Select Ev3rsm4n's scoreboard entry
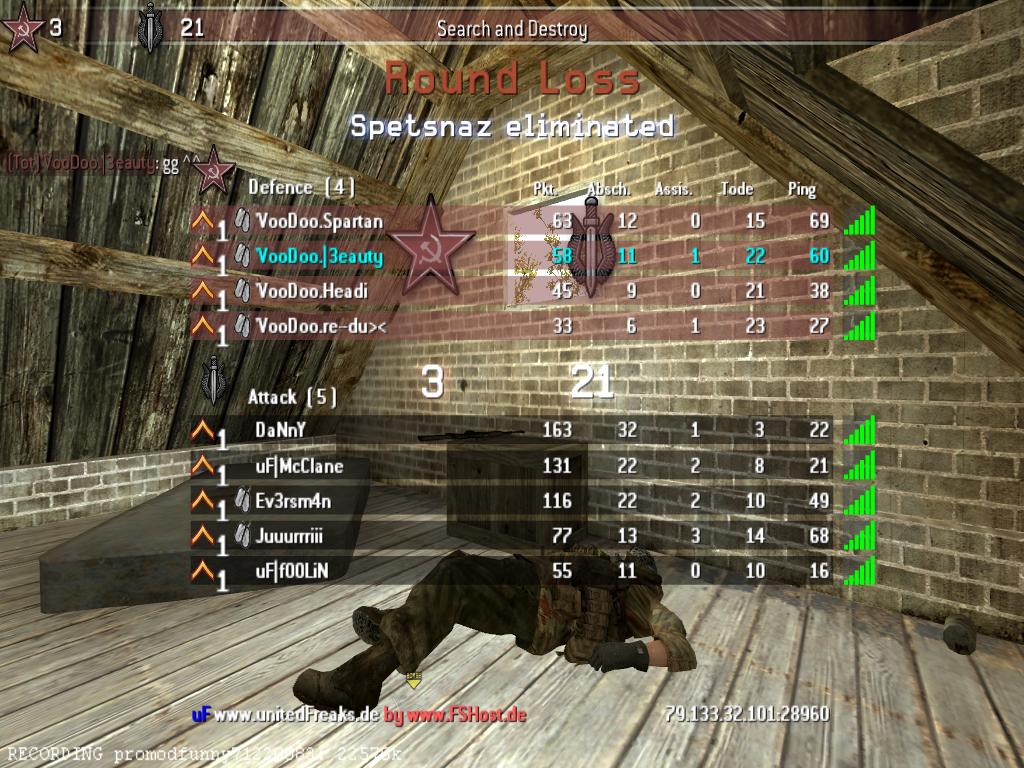The width and height of the screenshot is (1024, 768). click(x=293, y=501)
